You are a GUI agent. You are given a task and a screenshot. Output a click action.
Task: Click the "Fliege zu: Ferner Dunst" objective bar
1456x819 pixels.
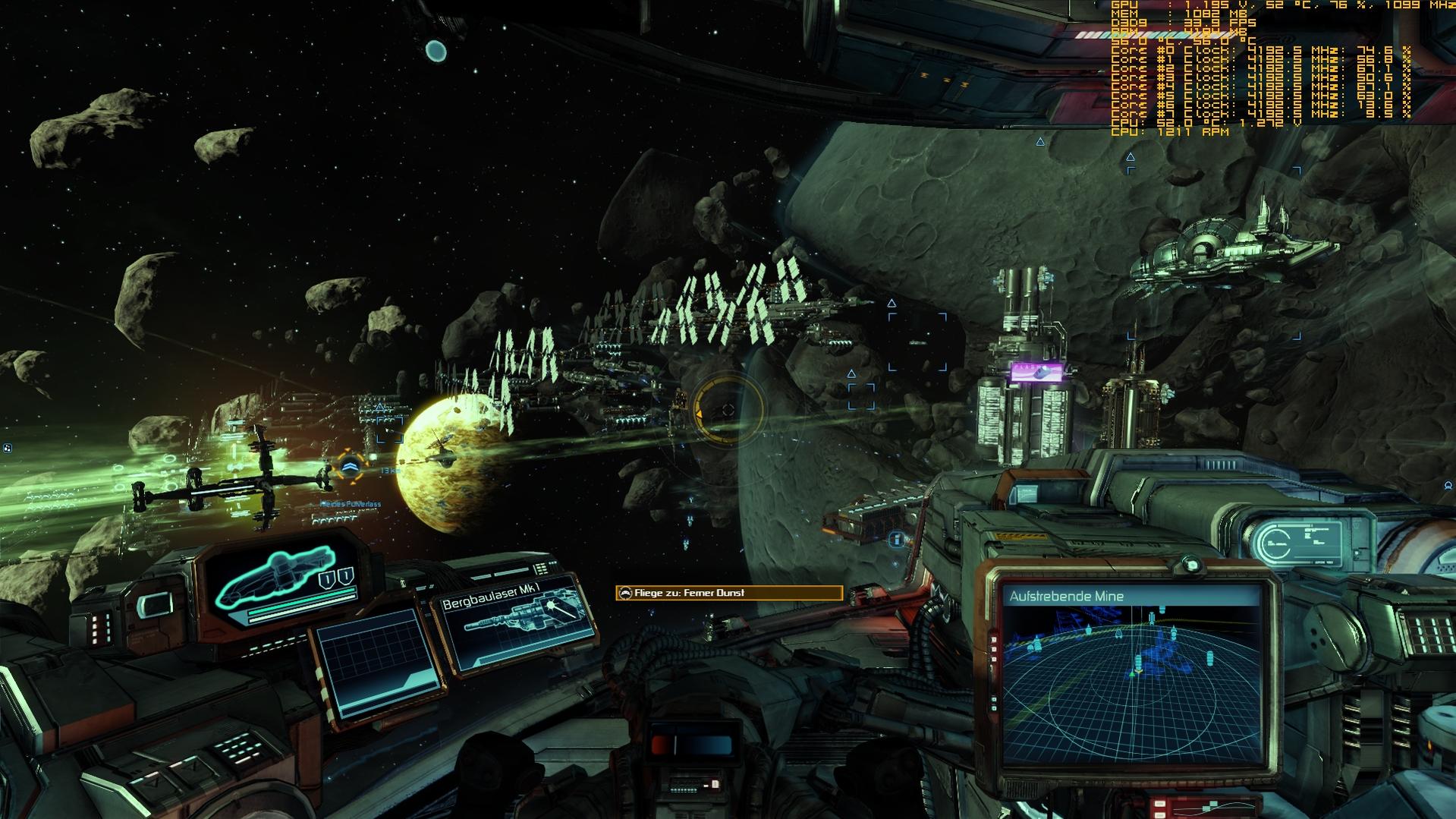[x=728, y=593]
